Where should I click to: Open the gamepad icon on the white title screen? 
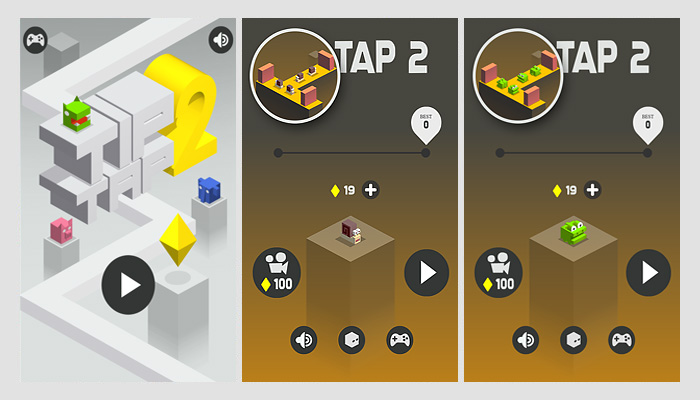(x=35, y=40)
